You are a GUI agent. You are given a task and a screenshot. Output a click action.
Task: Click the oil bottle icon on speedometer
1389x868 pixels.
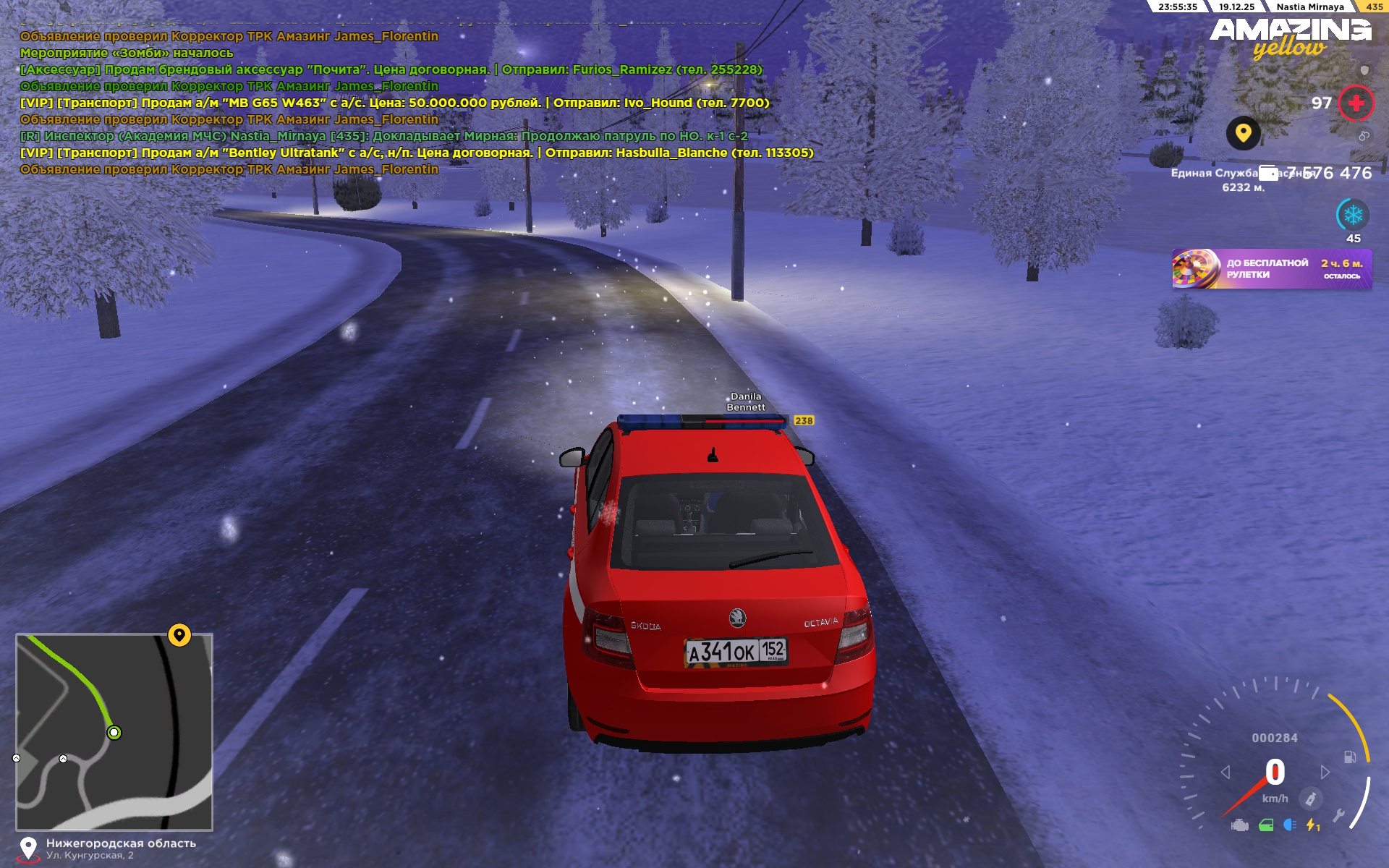[1310, 799]
